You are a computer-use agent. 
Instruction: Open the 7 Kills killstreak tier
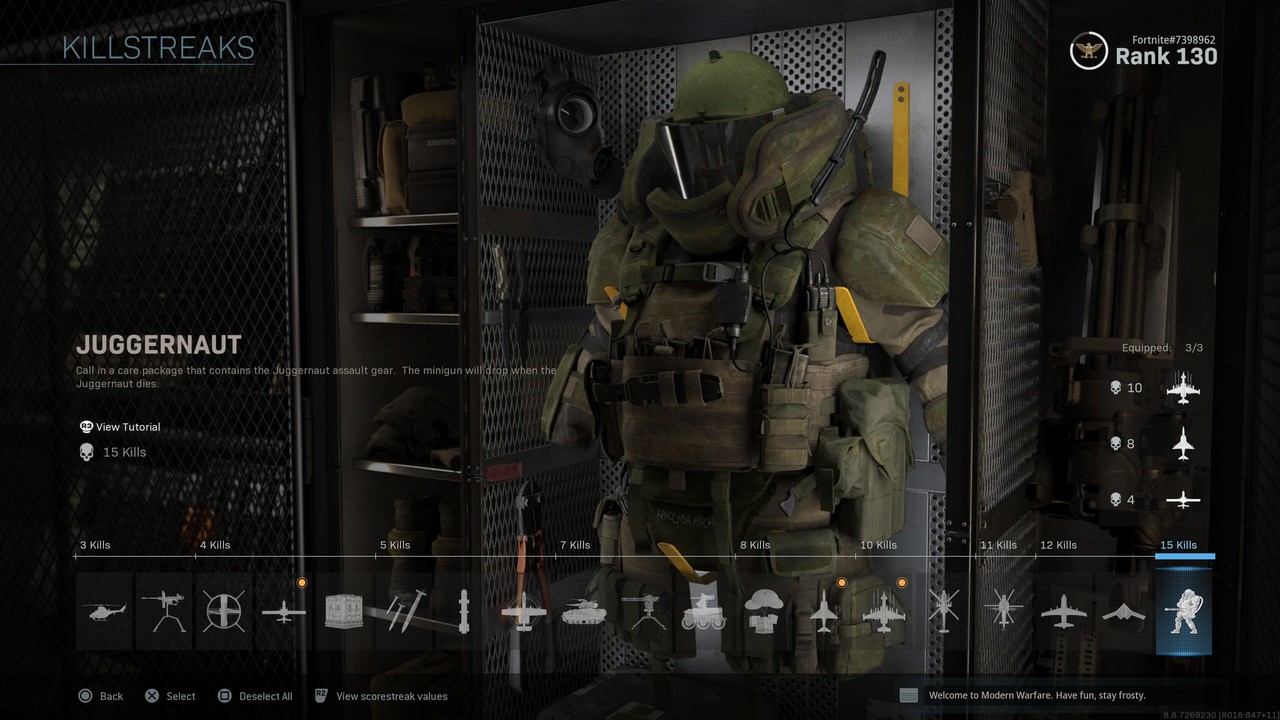point(574,545)
